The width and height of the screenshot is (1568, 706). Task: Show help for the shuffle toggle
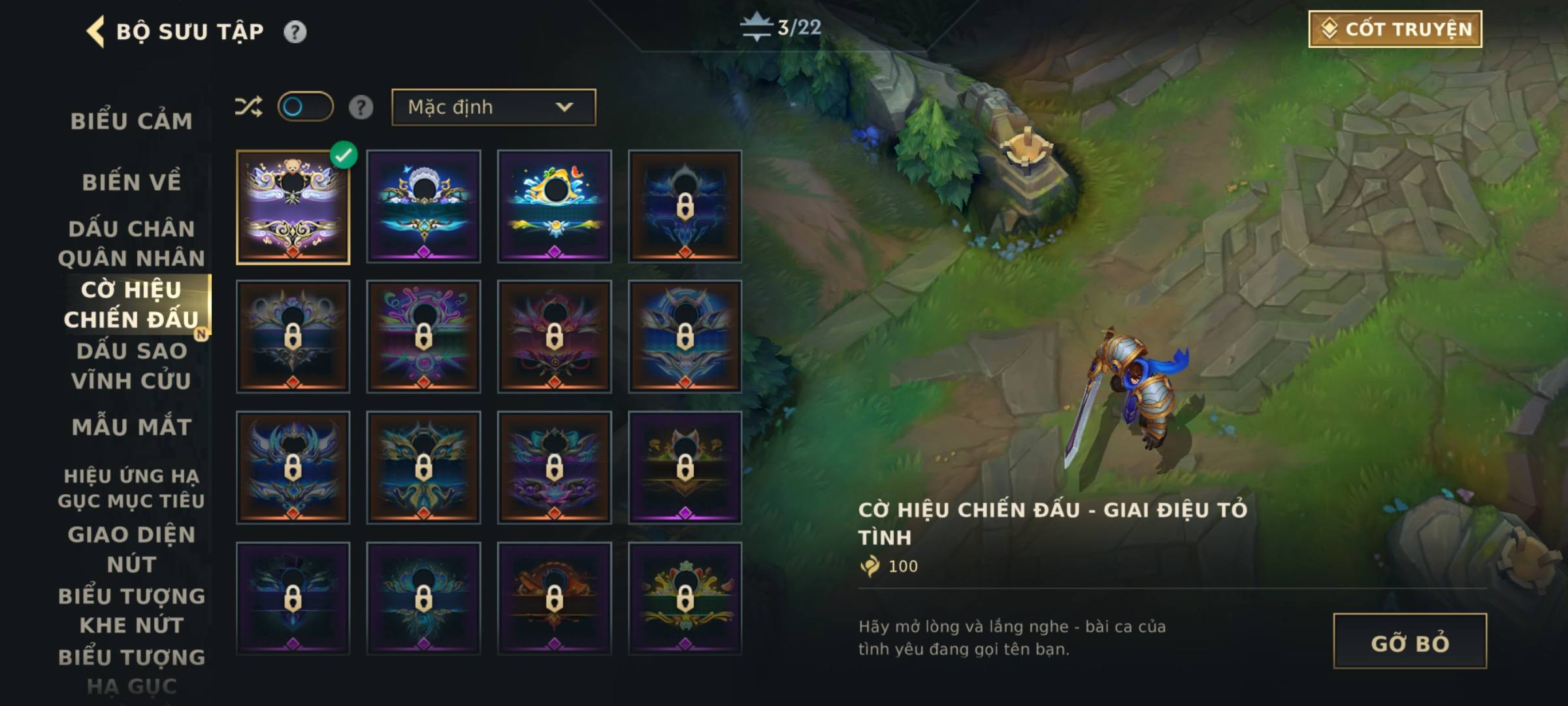[361, 107]
